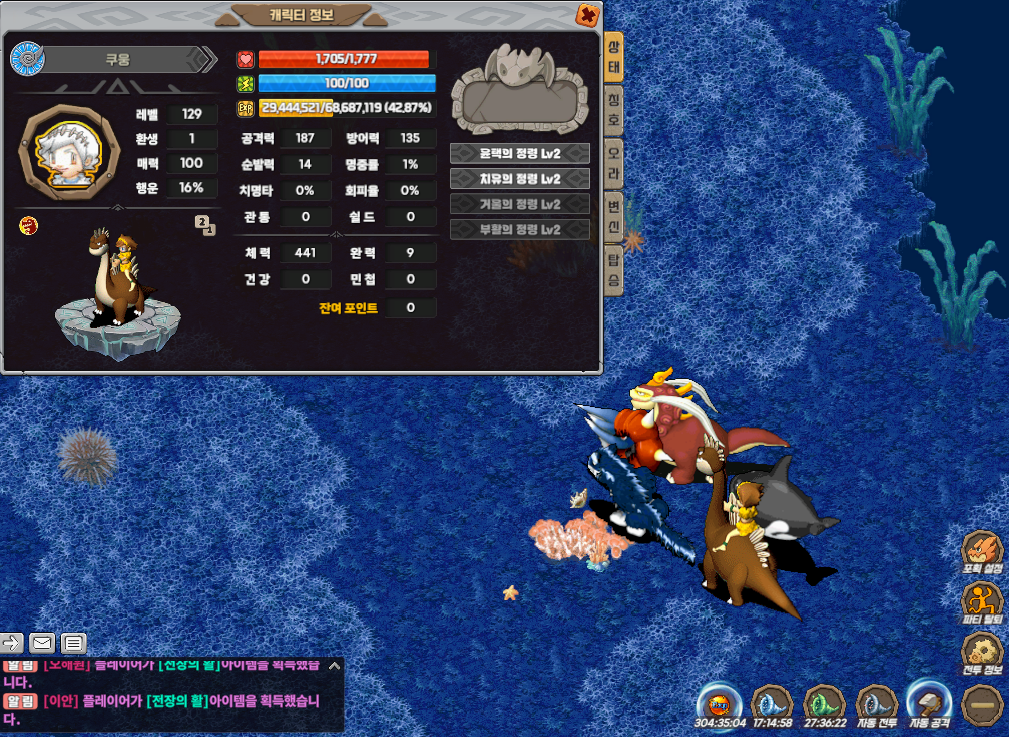Choose 치유의 정령 Lv2 spirit
Viewport: 1009px width, 737px height.
(x=519, y=179)
